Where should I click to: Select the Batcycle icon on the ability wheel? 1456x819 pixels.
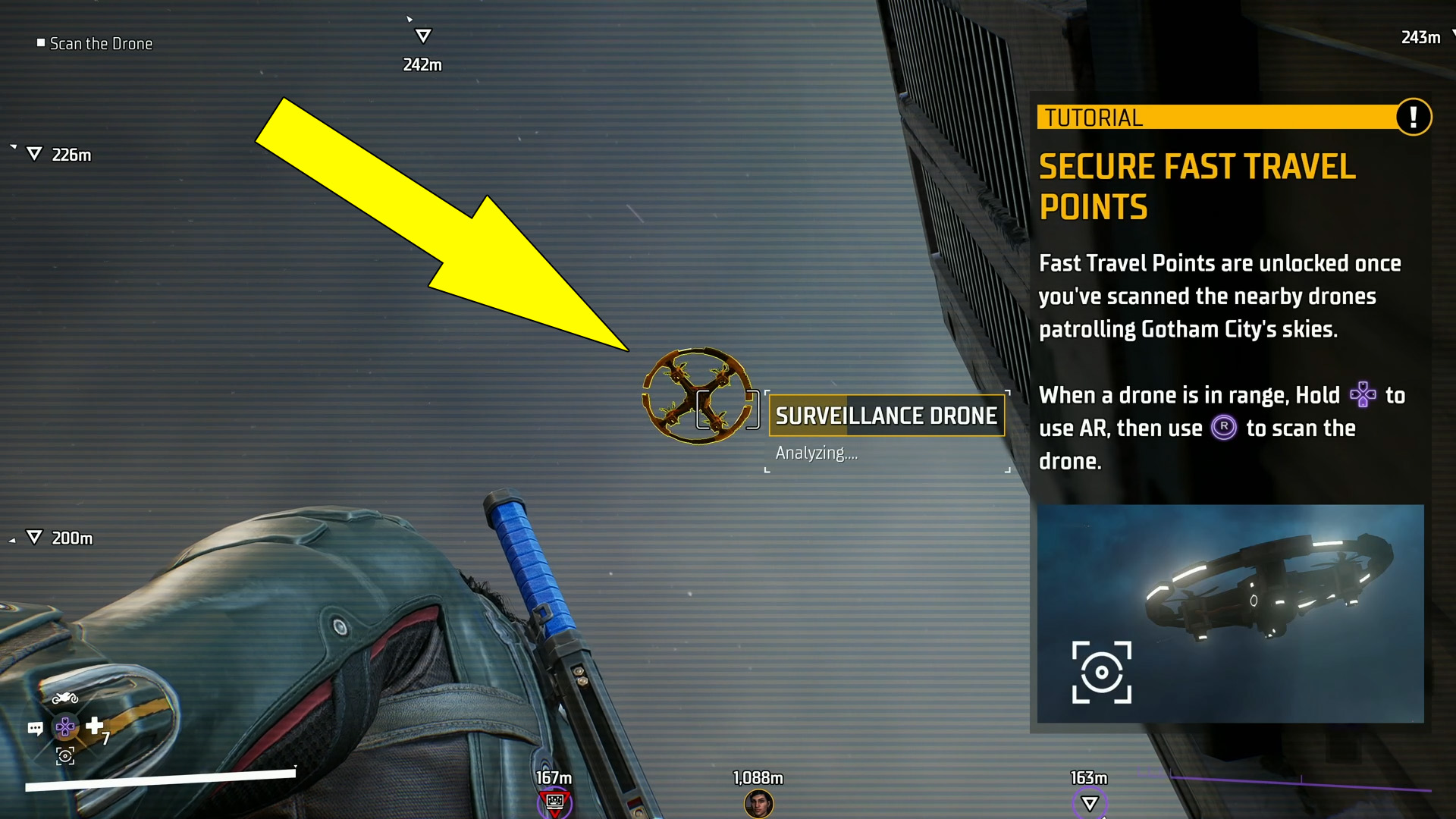tap(65, 698)
